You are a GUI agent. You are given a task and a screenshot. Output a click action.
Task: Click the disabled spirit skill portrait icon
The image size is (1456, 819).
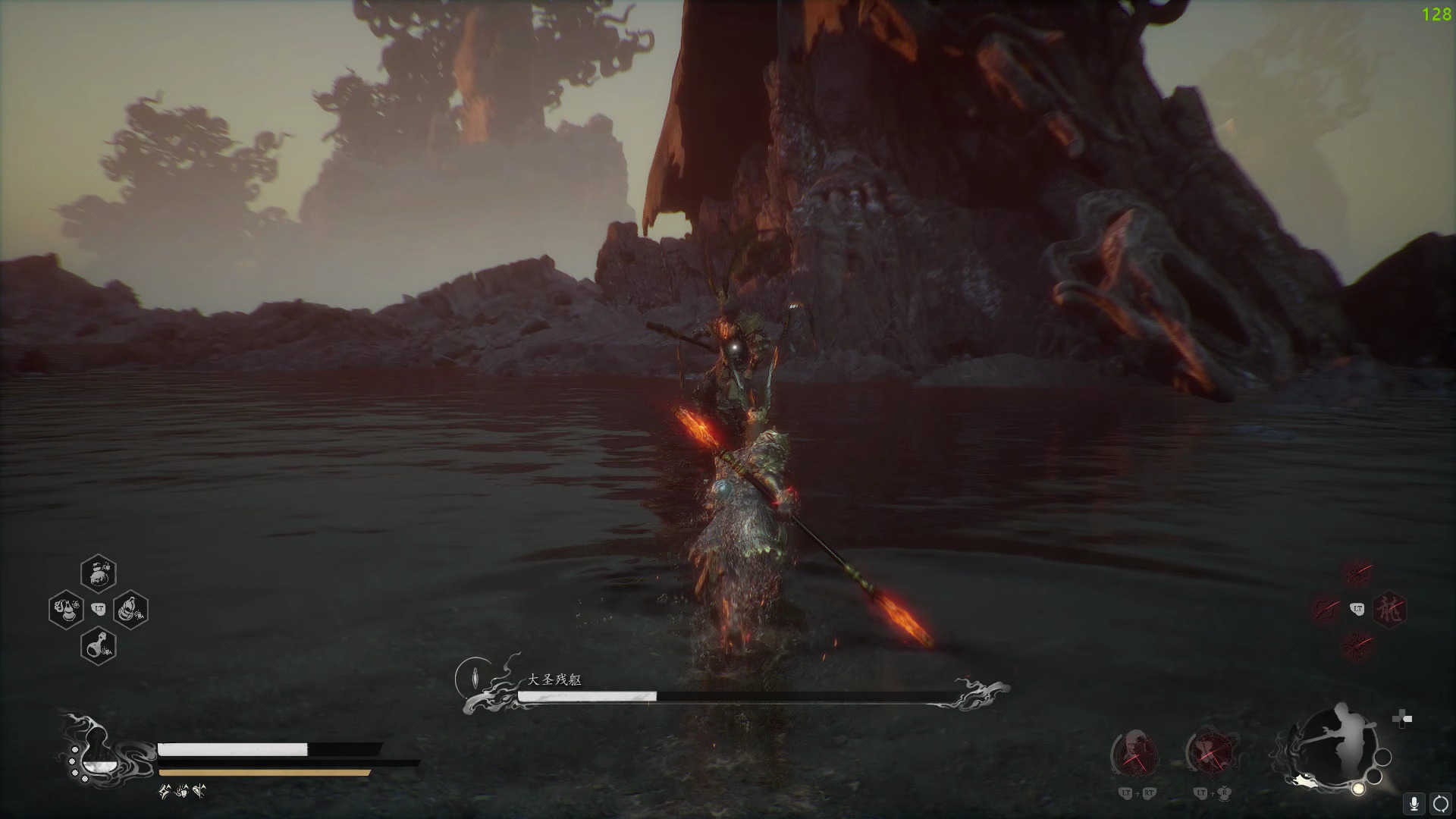pyautogui.click(x=1135, y=752)
